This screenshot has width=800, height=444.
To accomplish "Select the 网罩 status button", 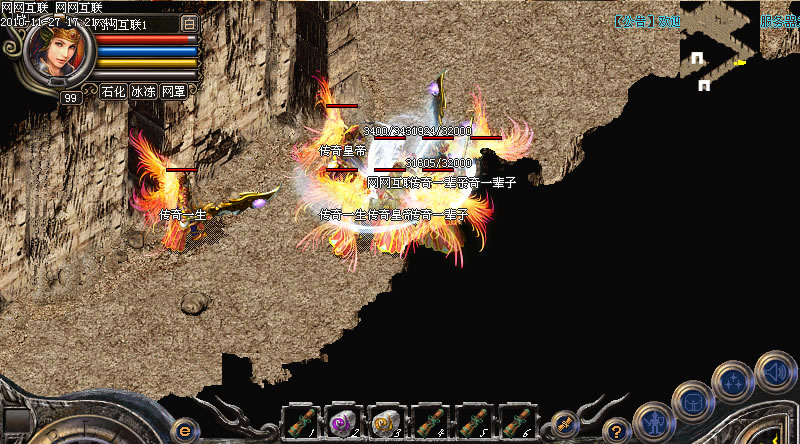I will [173, 91].
